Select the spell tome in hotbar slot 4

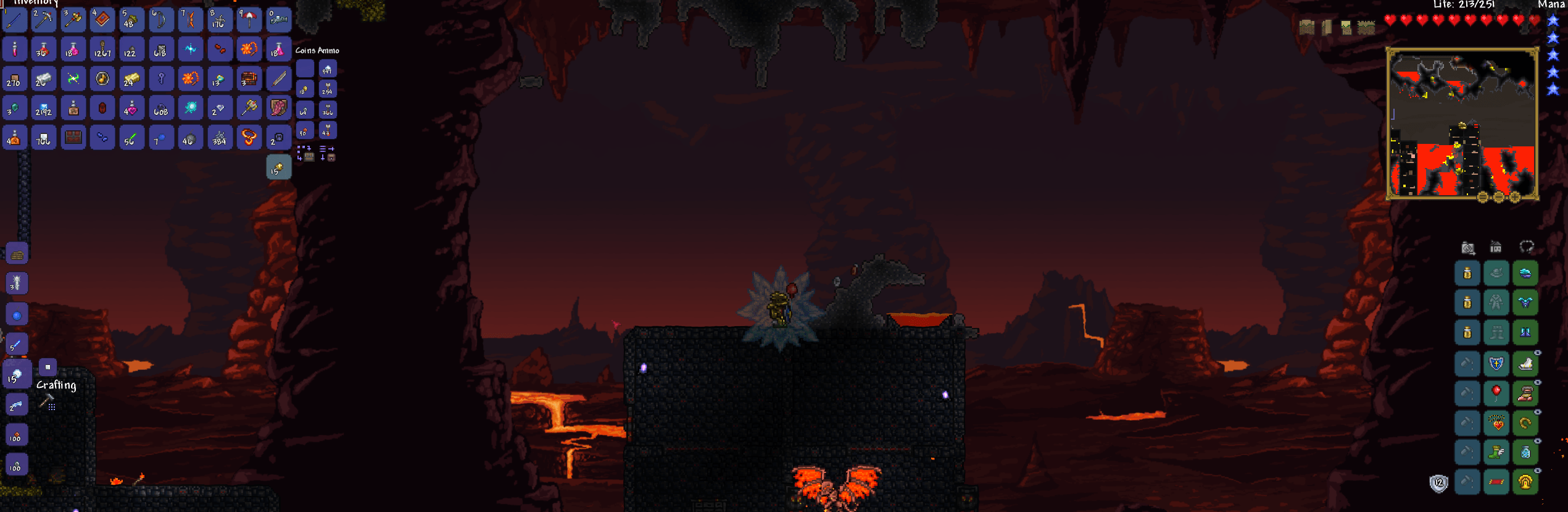coord(102,20)
